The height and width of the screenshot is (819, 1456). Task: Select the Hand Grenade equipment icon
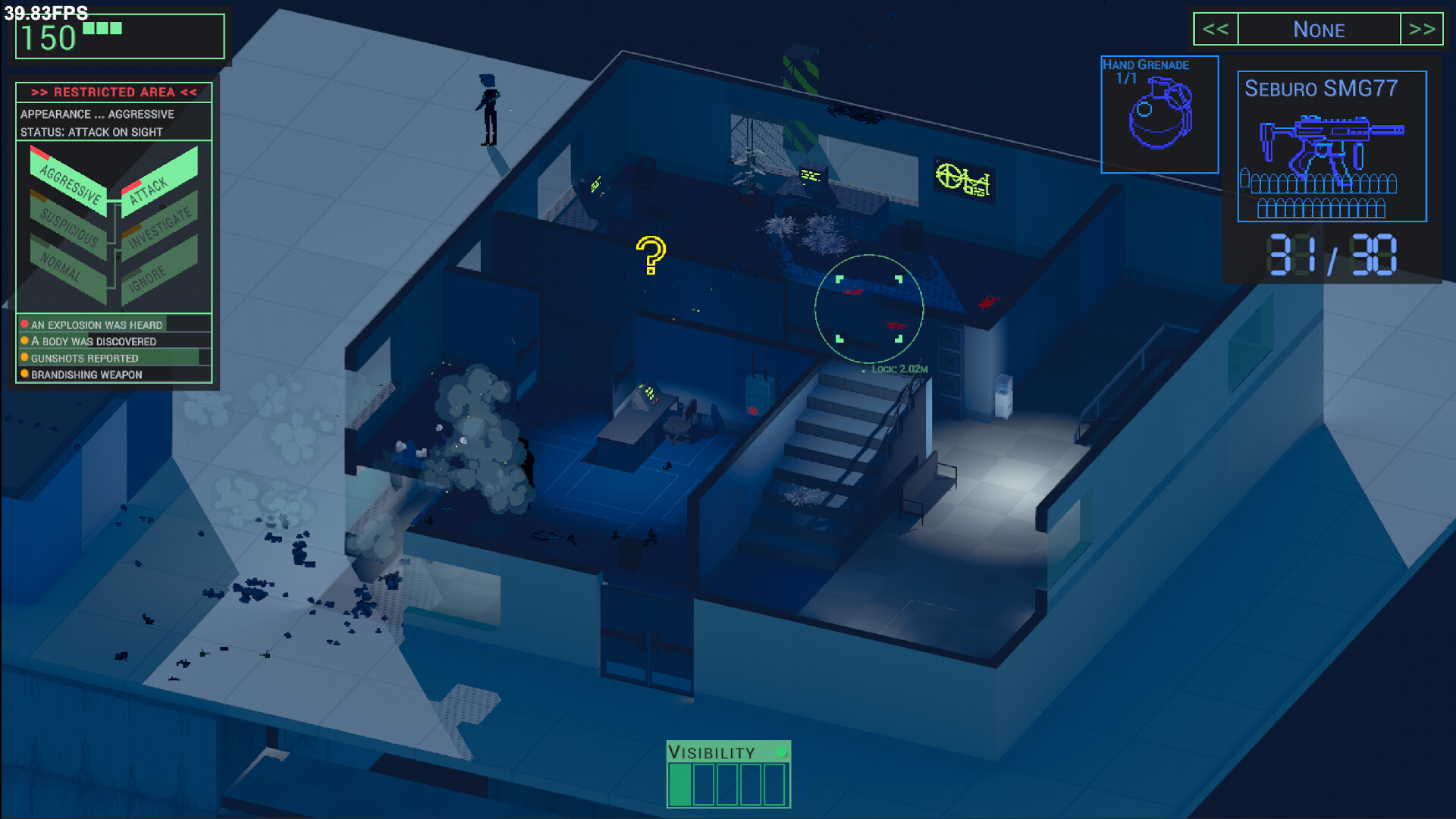point(1159,114)
